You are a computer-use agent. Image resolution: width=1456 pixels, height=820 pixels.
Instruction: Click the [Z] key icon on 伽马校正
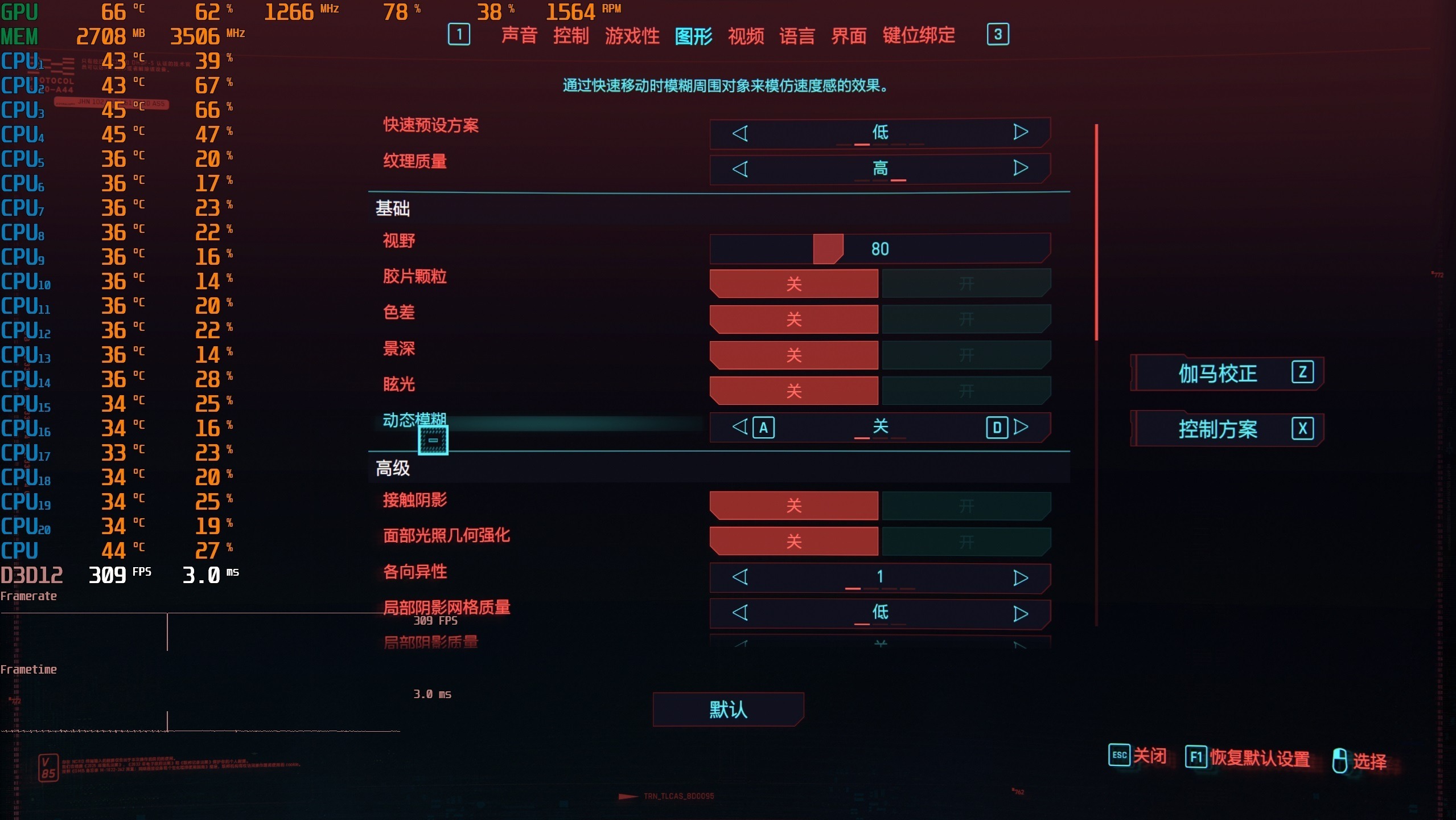click(1303, 372)
